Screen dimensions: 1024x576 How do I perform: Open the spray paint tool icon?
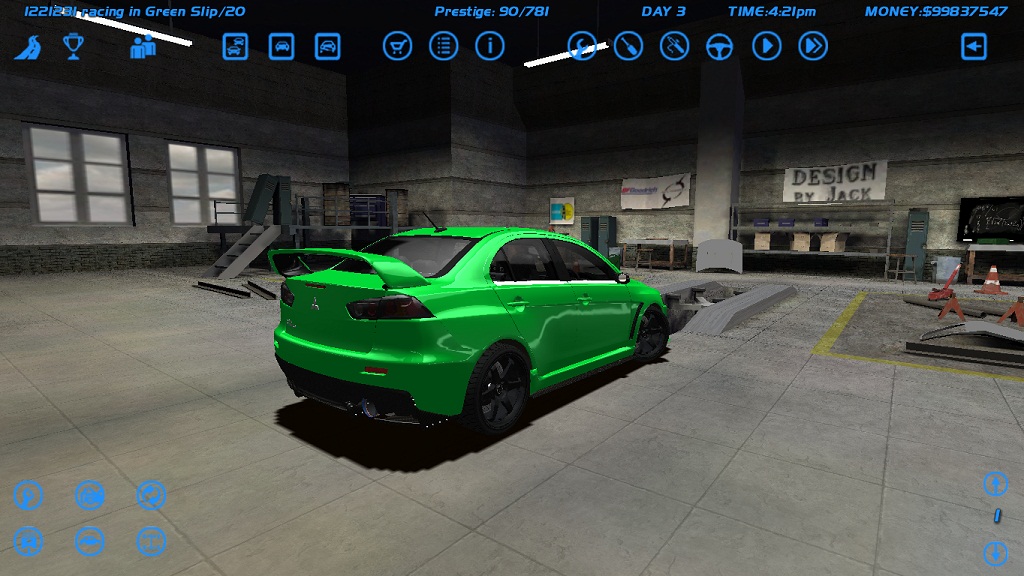click(x=674, y=46)
